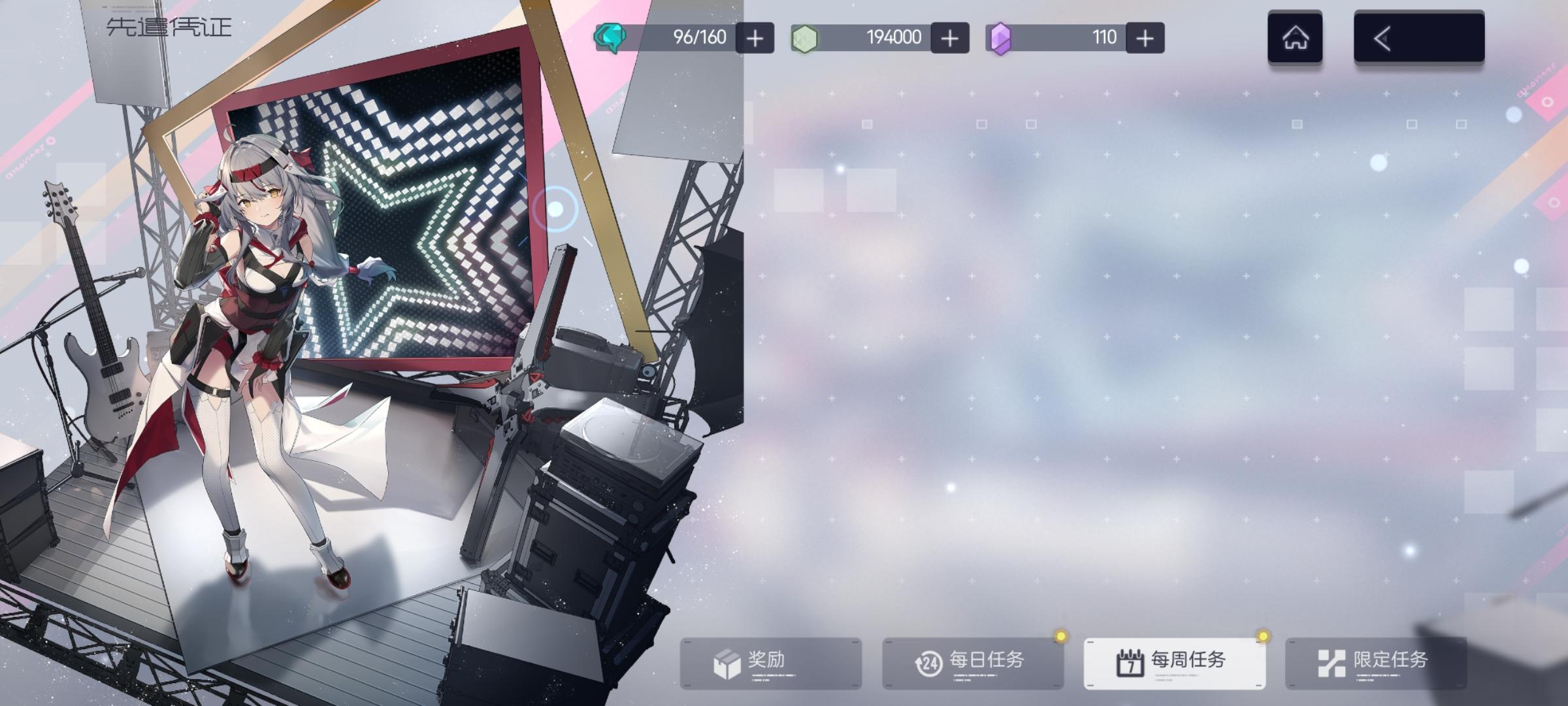The image size is (1568, 706).
Task: Open the 每日任务 daily tasks tab
Action: click(973, 661)
